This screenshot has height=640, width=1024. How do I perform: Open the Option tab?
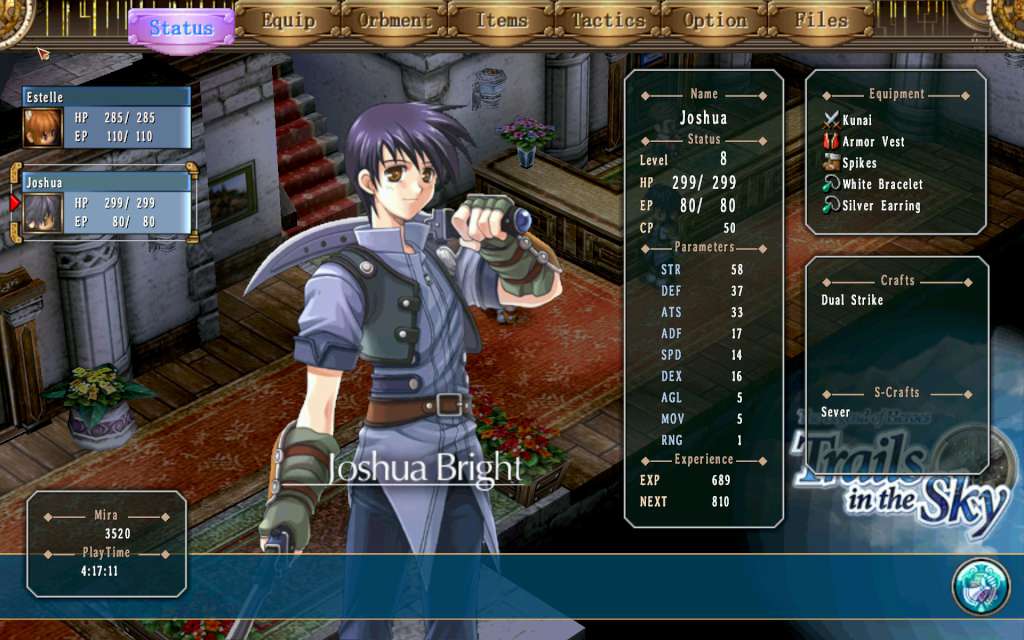715,21
